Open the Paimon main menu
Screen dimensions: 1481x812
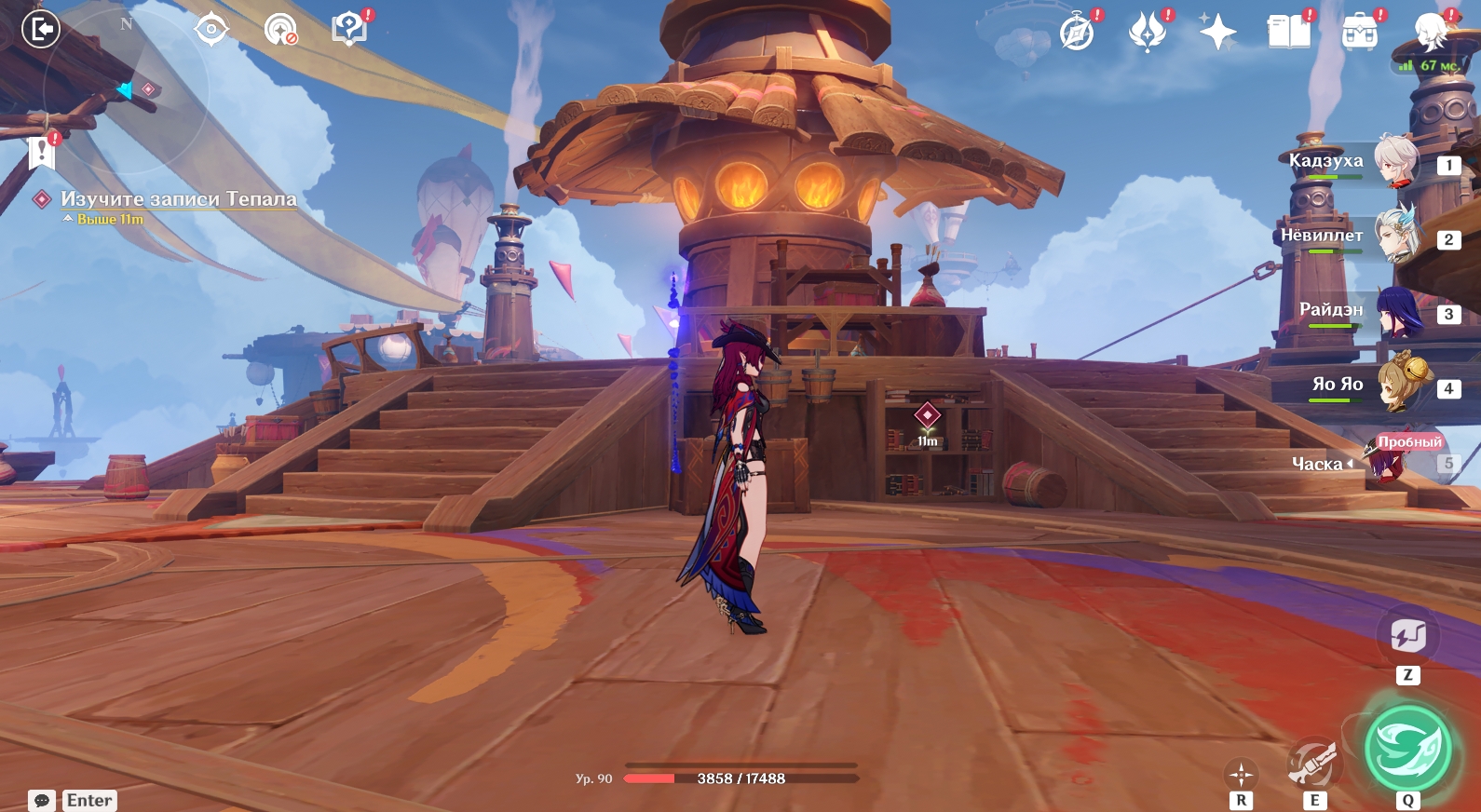[1430, 33]
